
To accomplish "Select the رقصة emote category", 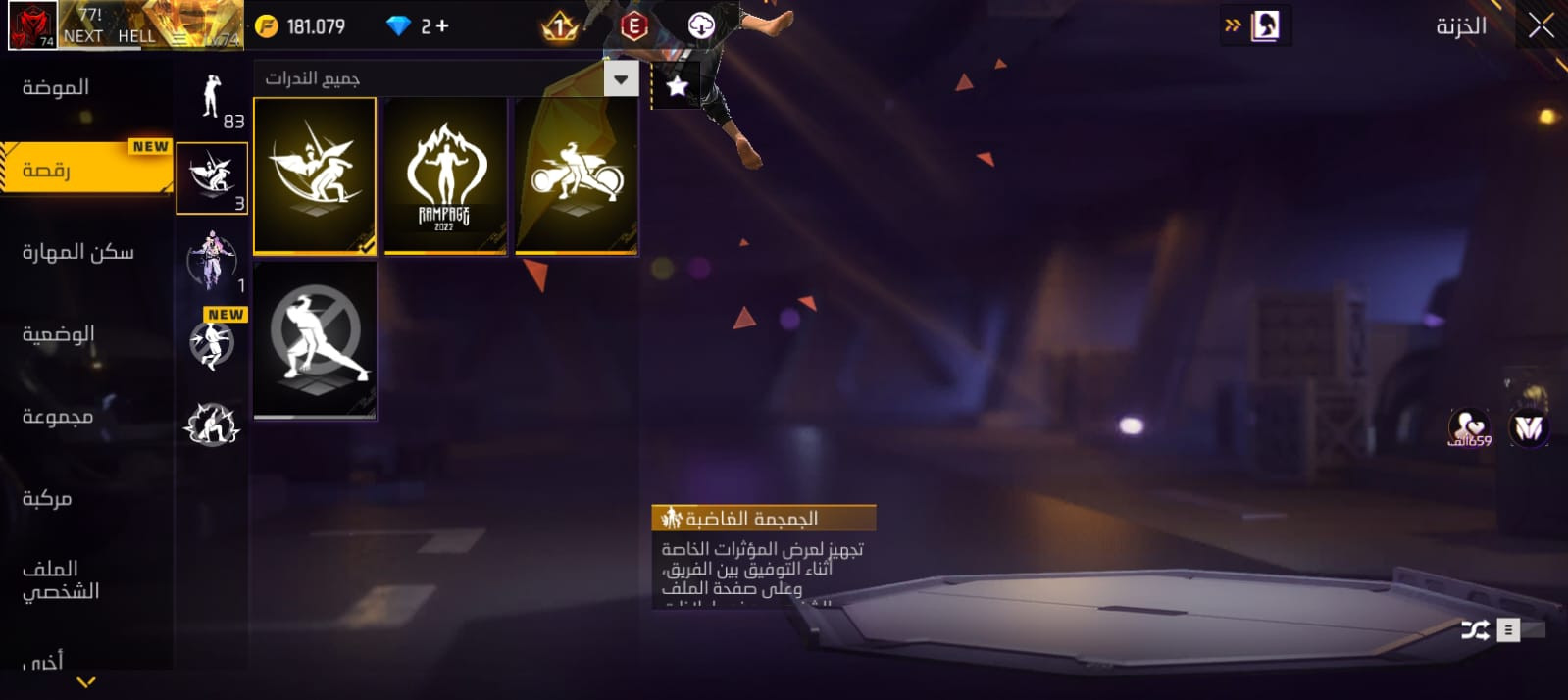I will pos(46,171).
